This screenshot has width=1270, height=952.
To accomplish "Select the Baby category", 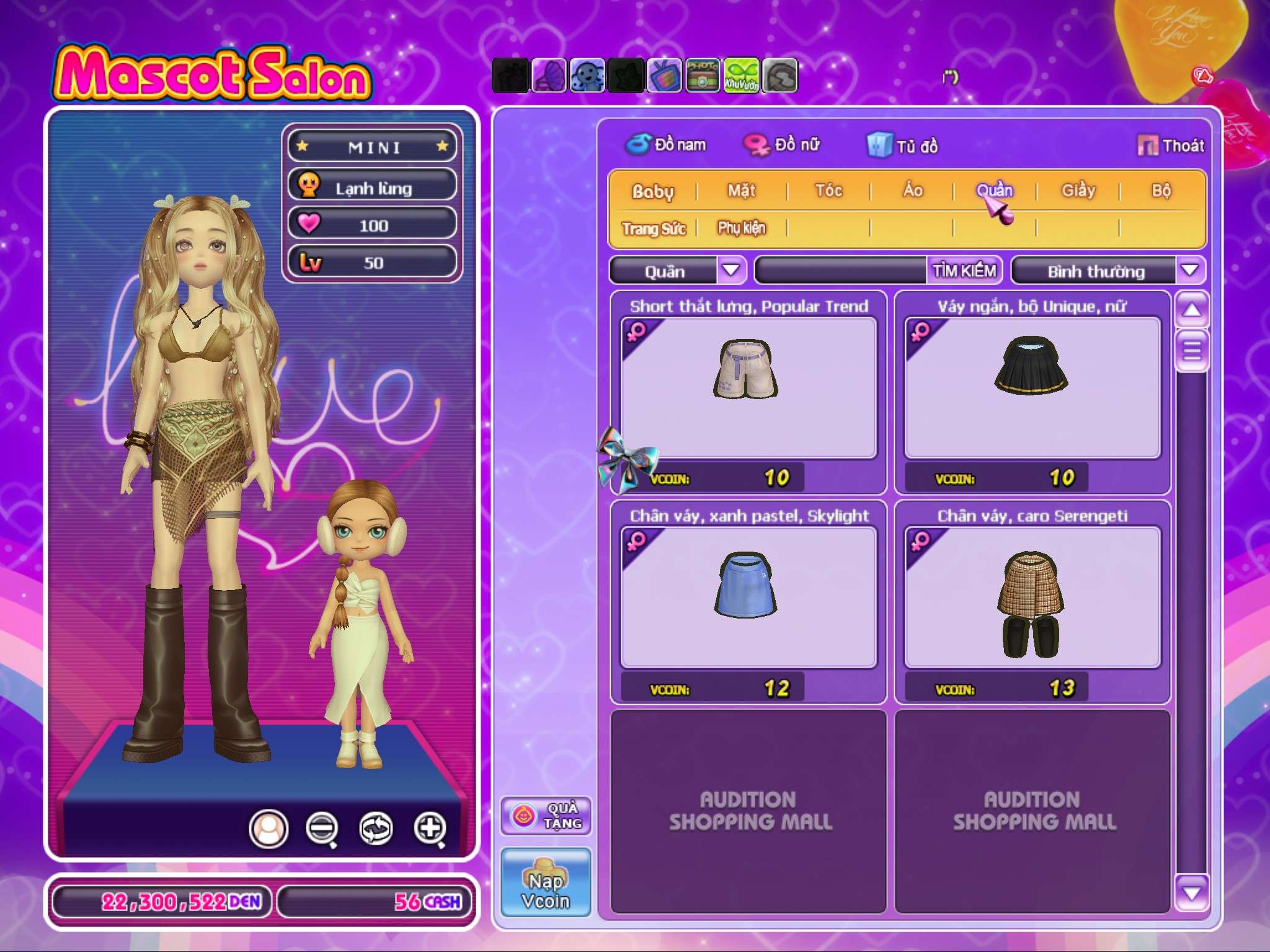I will tap(652, 191).
